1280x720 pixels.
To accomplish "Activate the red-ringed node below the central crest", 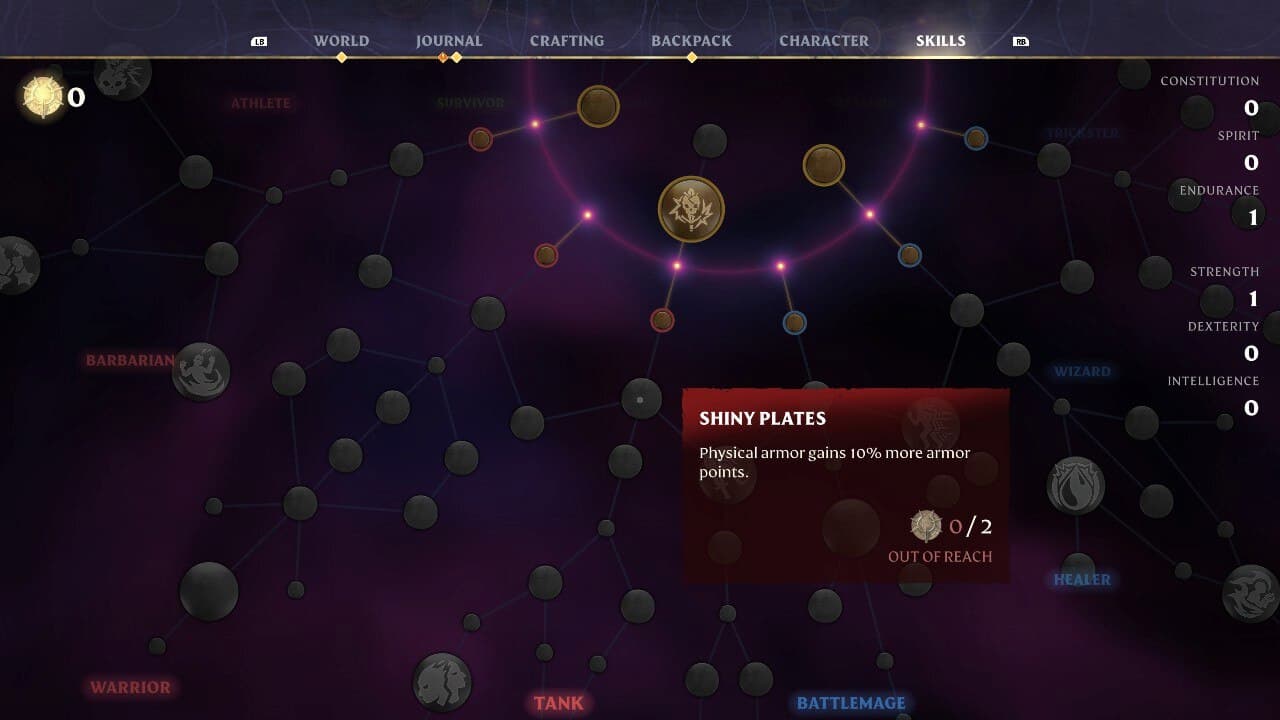I will coord(662,318).
